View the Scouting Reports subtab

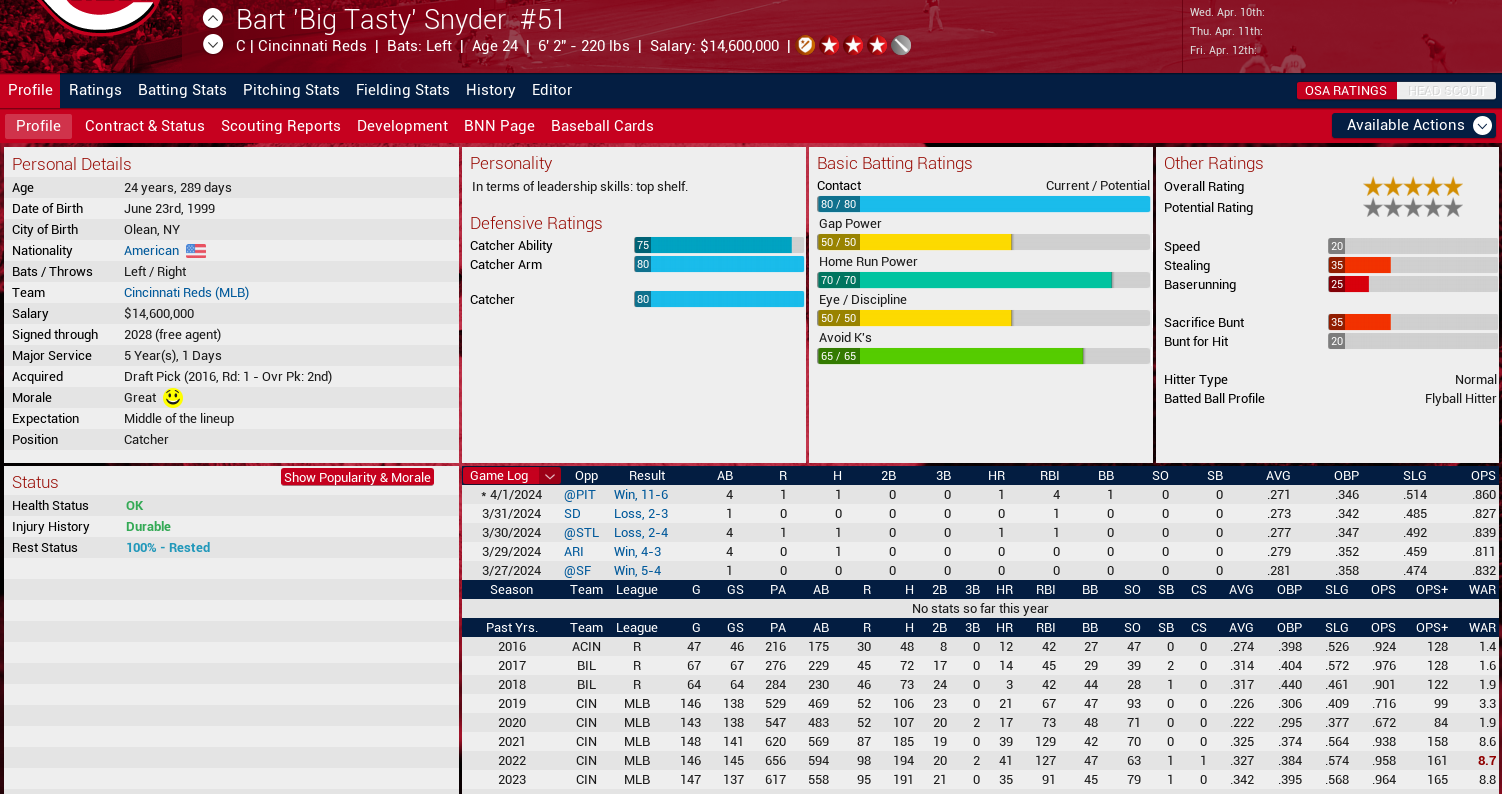pos(280,126)
